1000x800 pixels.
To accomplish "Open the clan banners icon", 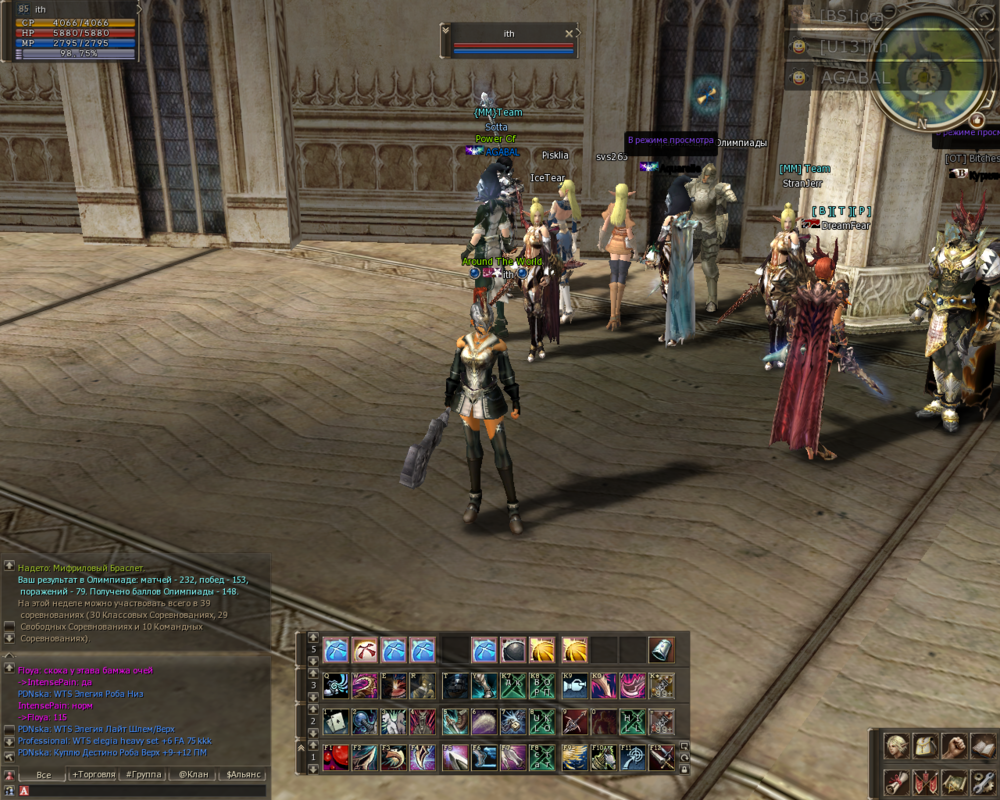I will [925, 782].
